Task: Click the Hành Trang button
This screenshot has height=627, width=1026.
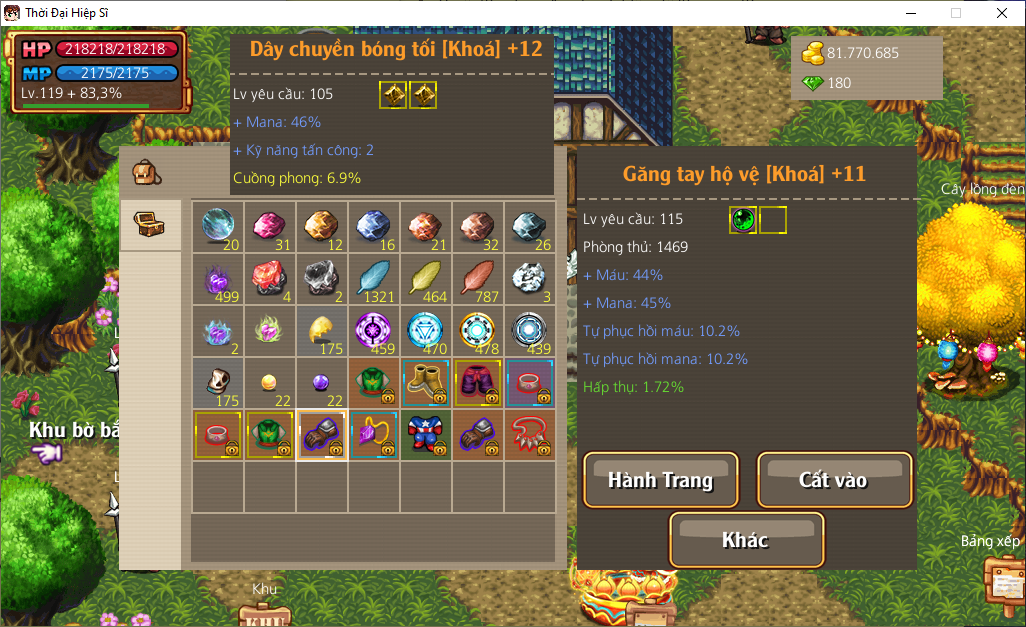Action: tap(660, 480)
